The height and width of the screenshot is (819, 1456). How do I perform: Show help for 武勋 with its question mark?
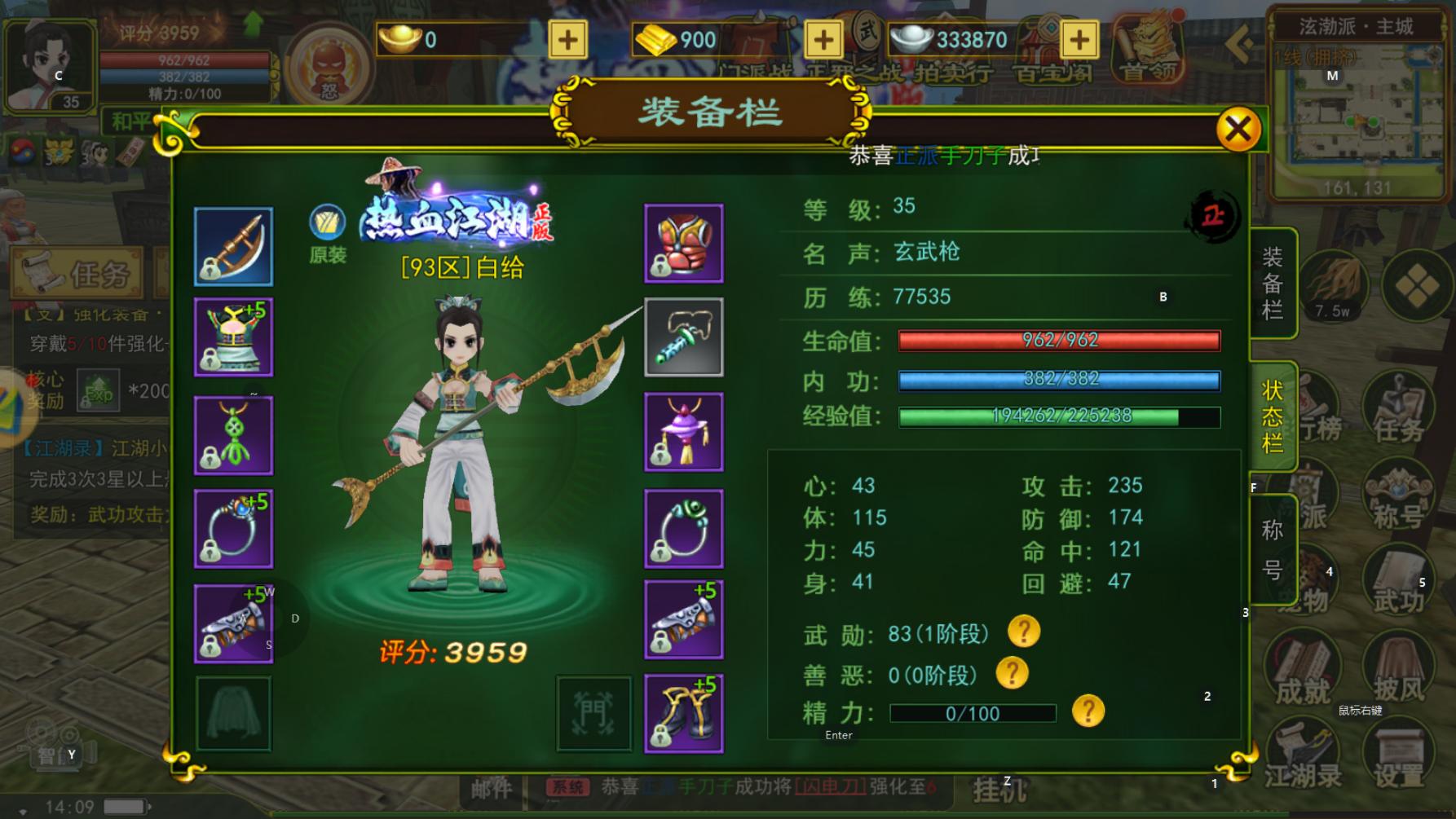[1024, 632]
